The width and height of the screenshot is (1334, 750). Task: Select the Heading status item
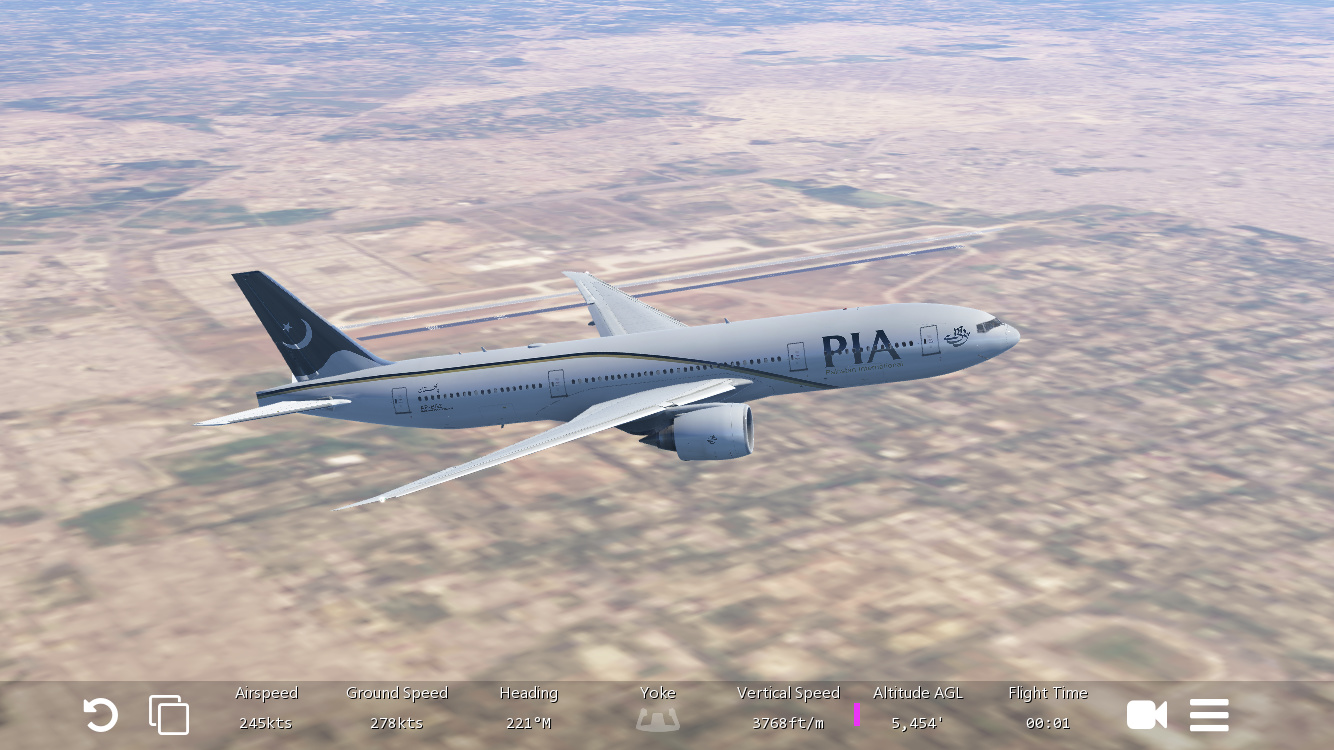pyautogui.click(x=528, y=708)
